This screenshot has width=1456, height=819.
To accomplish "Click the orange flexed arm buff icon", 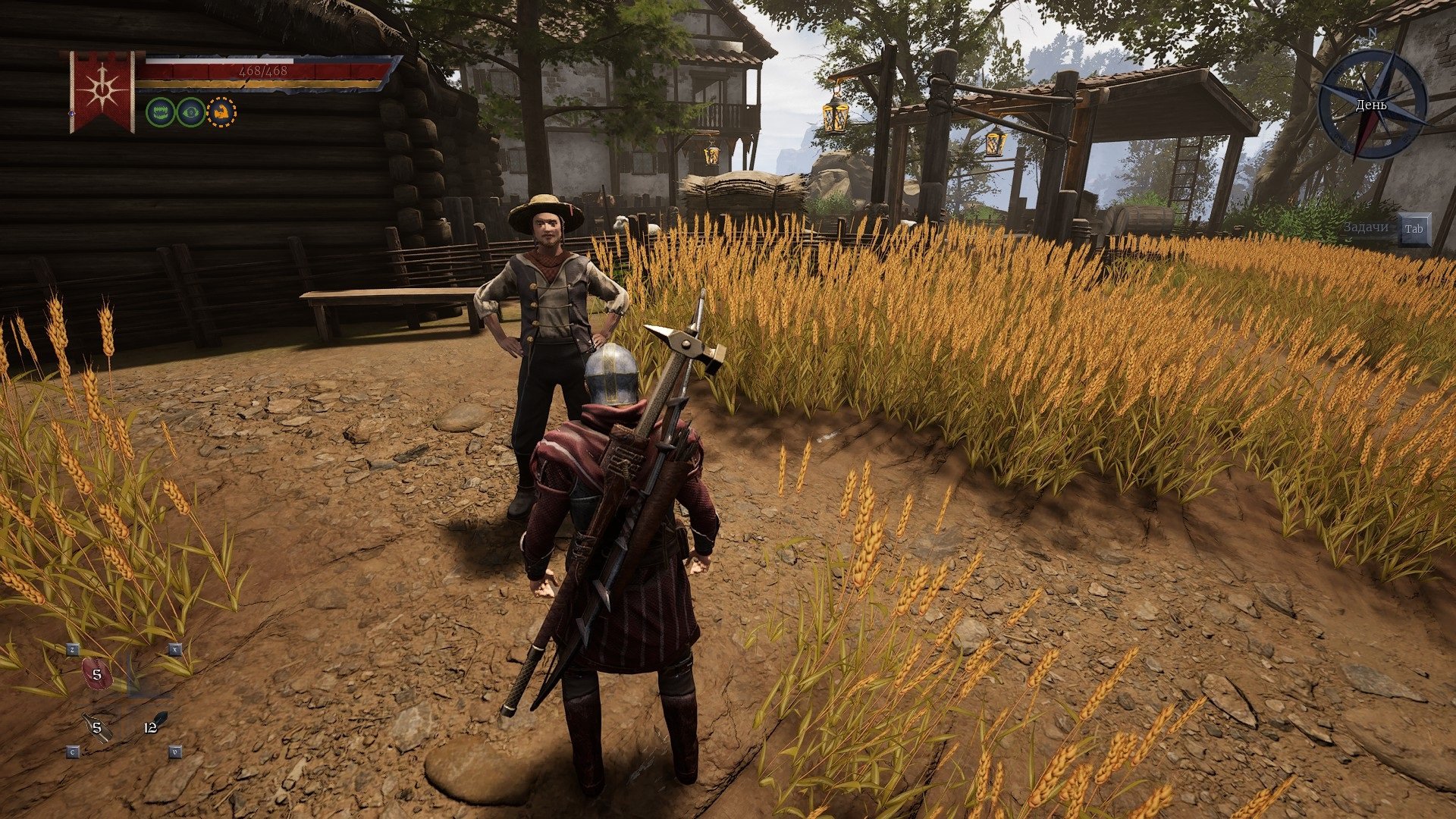I will (x=221, y=112).
